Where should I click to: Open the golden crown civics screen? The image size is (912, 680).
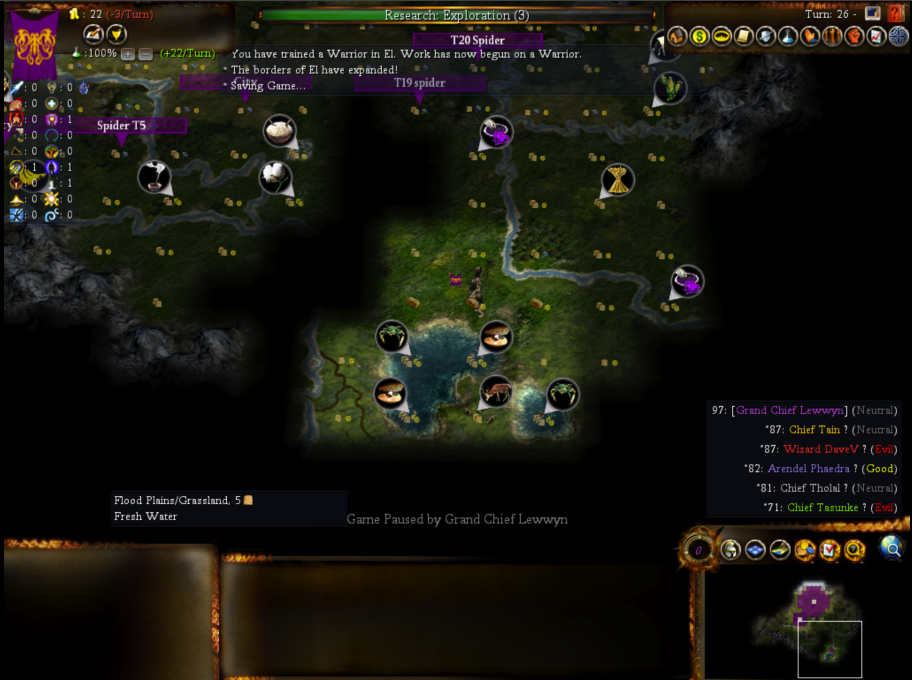pyautogui.click(x=721, y=36)
